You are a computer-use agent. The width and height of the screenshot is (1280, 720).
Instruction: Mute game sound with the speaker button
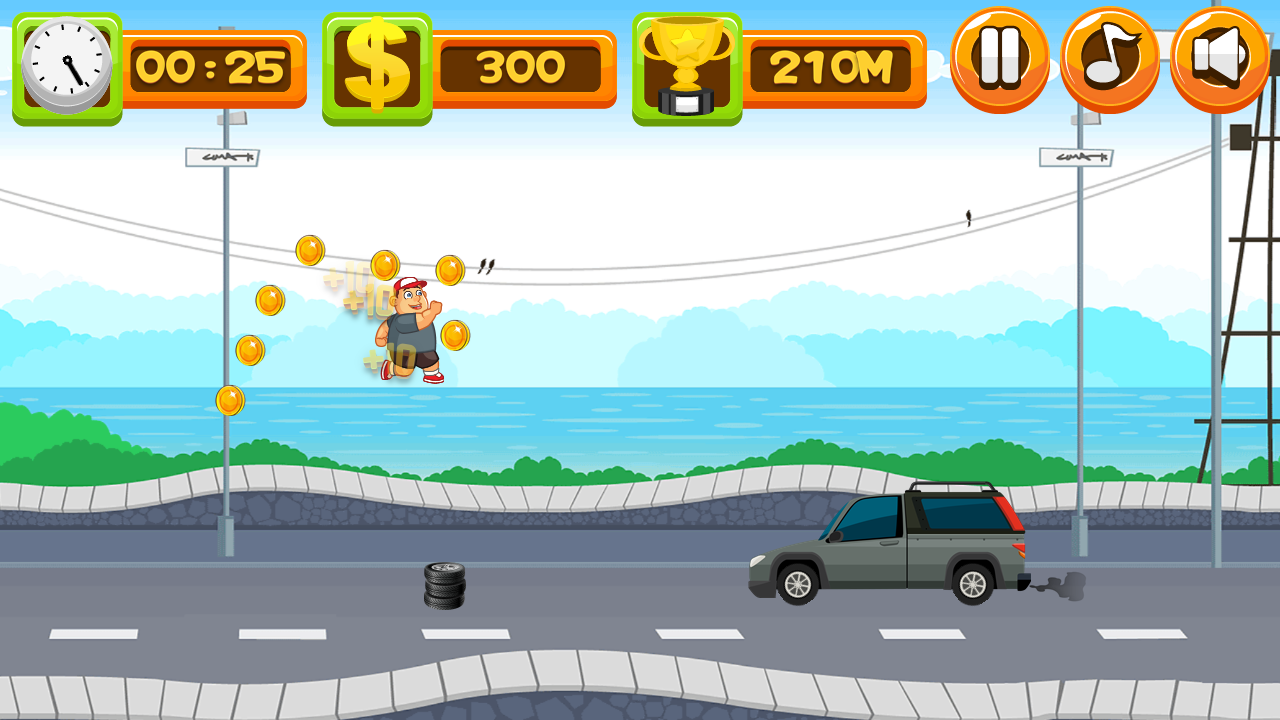pos(1221,57)
